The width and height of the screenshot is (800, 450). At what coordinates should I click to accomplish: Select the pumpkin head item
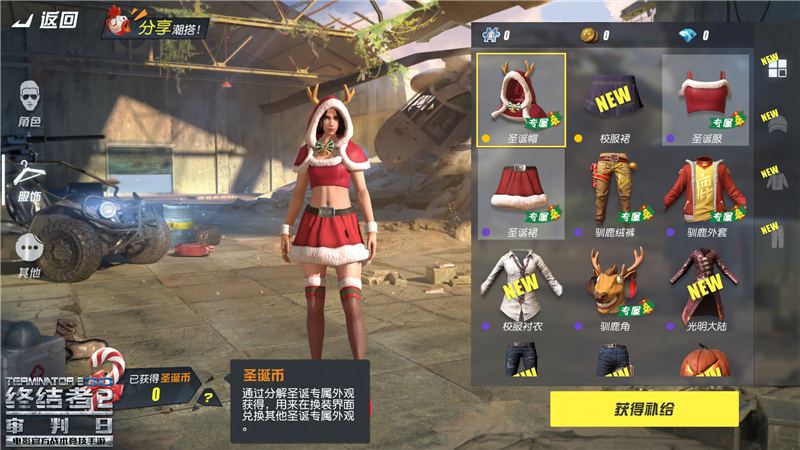click(x=705, y=362)
